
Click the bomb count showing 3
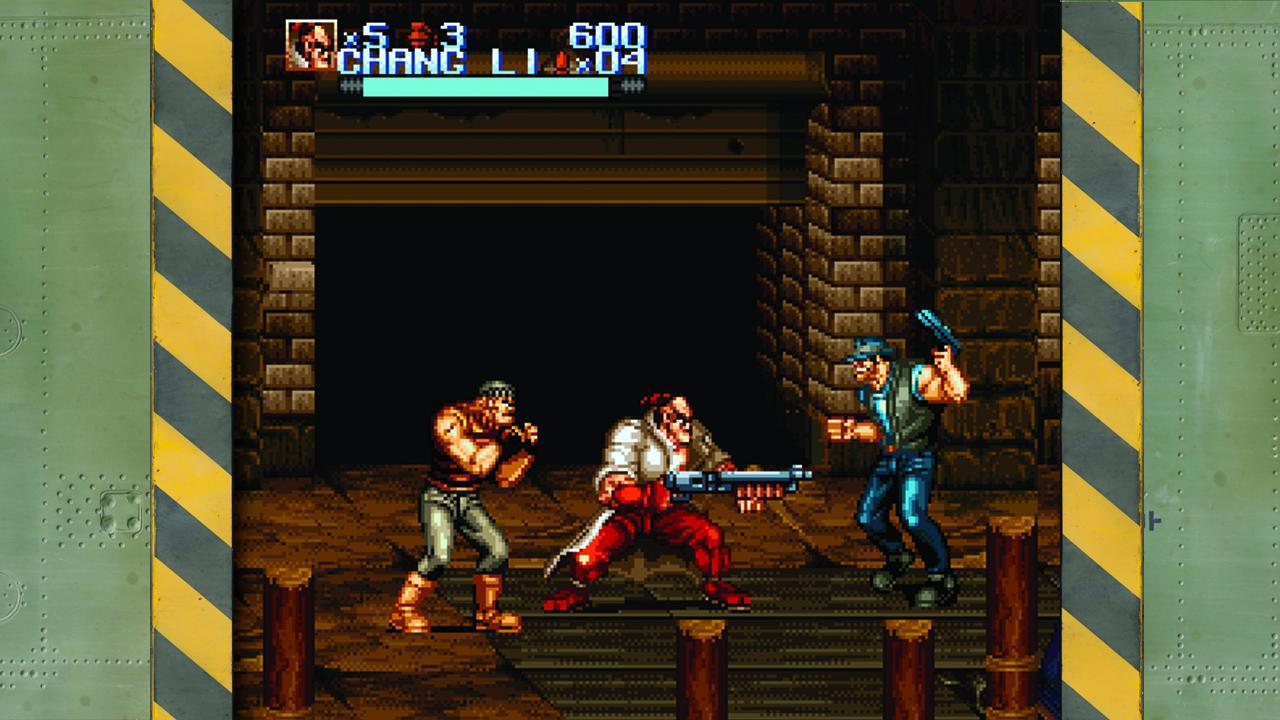coord(452,36)
